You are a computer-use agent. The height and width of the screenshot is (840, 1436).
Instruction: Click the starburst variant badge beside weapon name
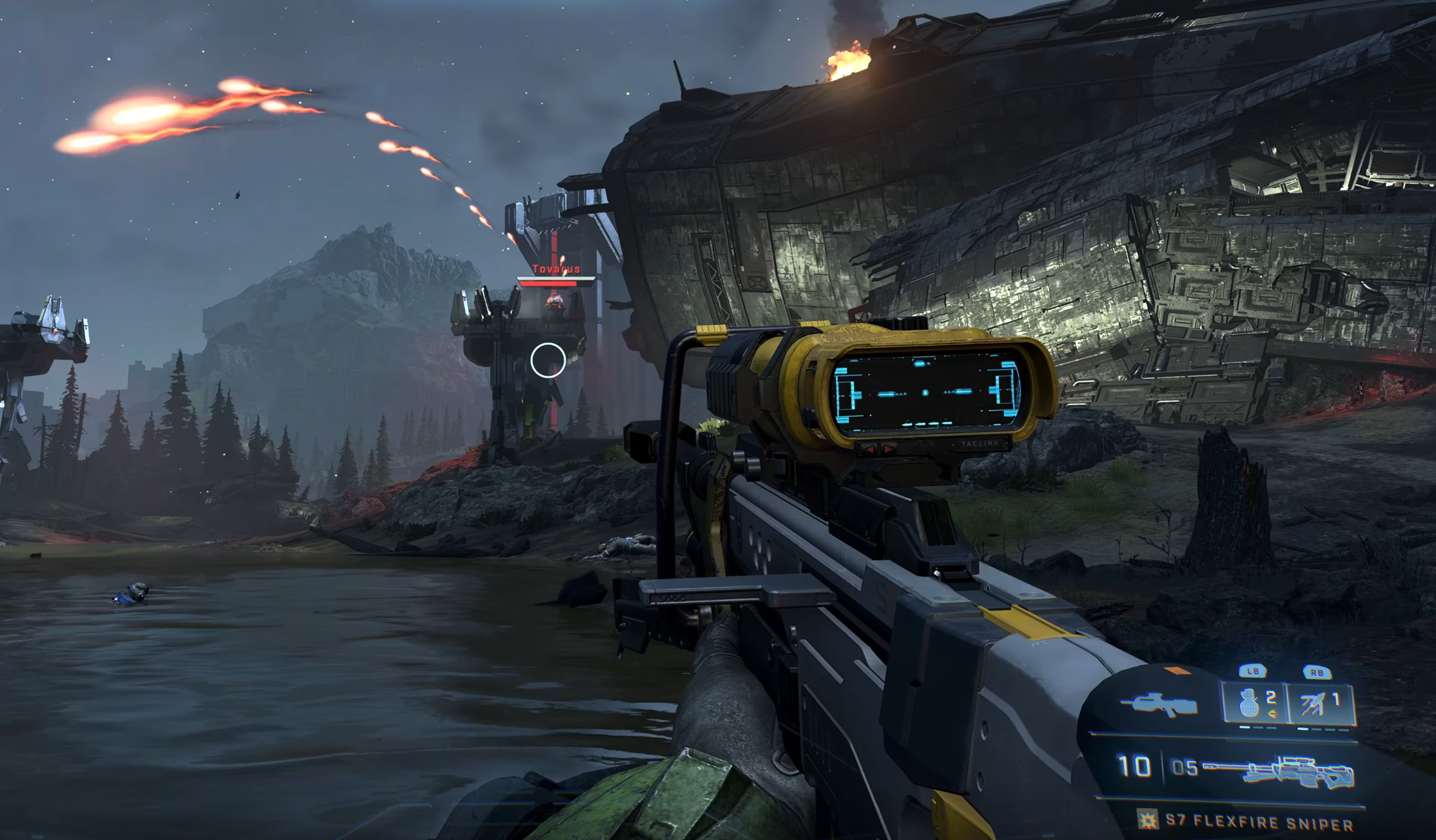1148,820
